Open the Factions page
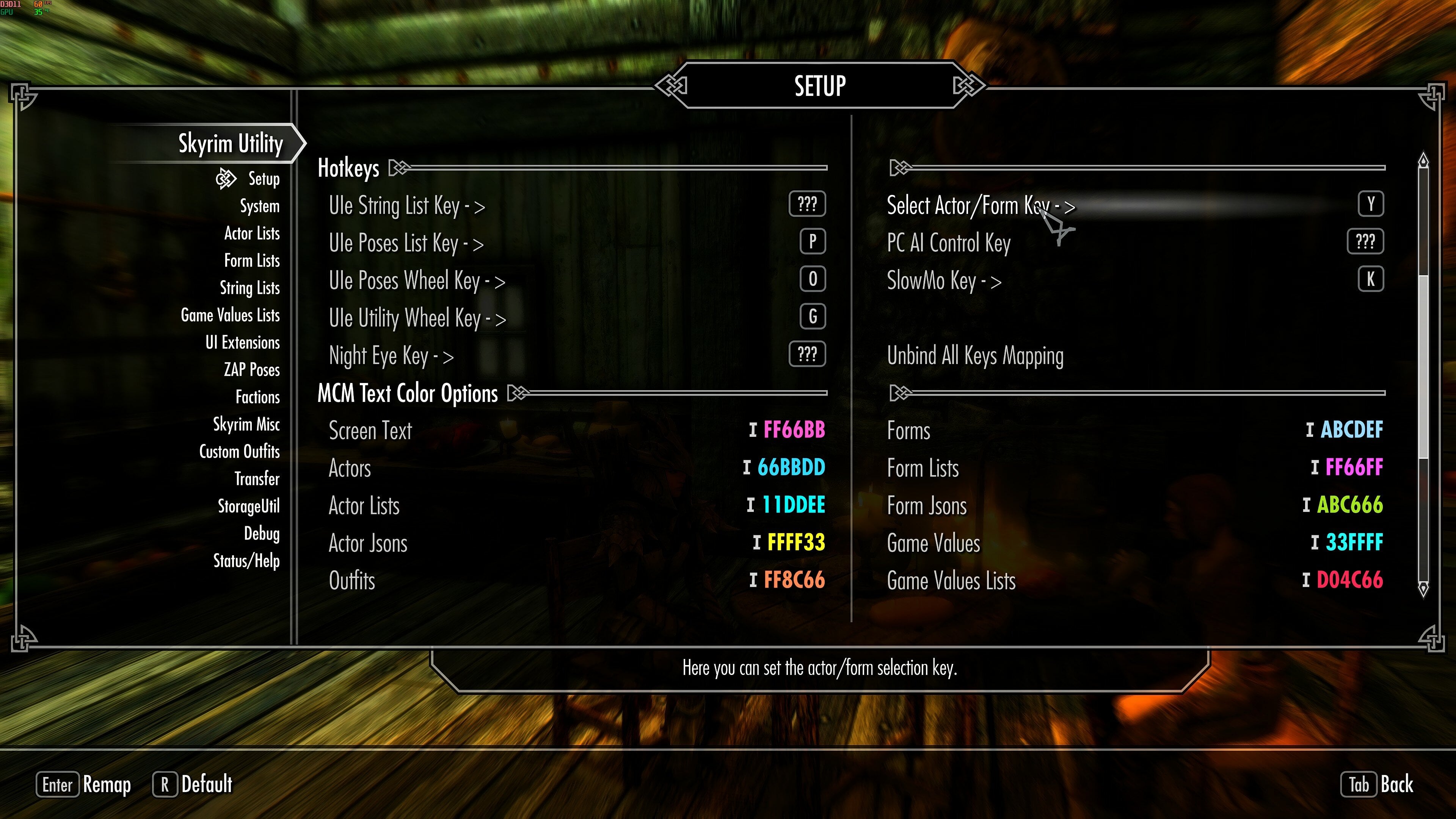This screenshot has width=1456, height=819. pos(257,397)
